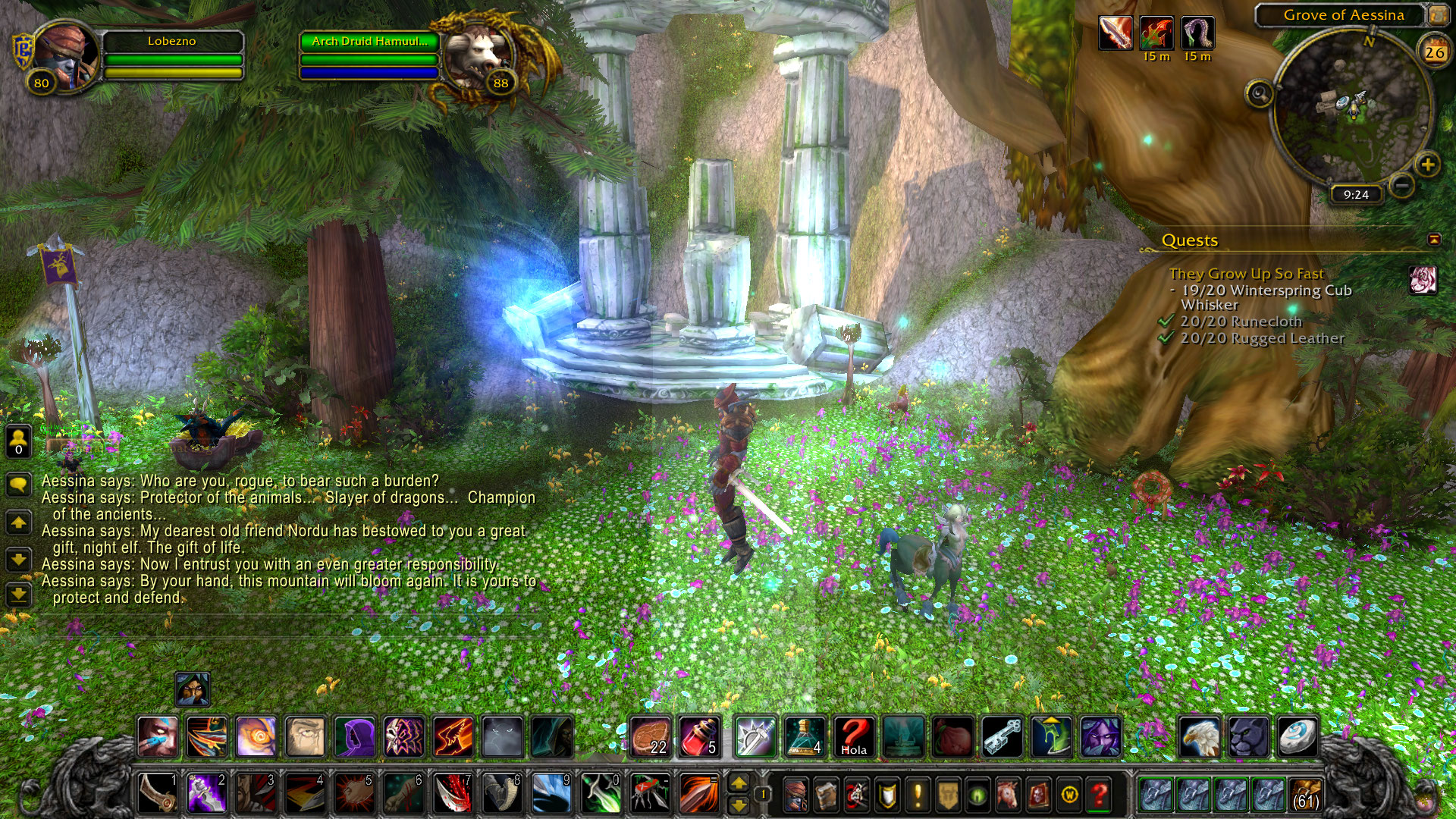
Task: Click Lobezno's player portrait
Action: pos(64,55)
